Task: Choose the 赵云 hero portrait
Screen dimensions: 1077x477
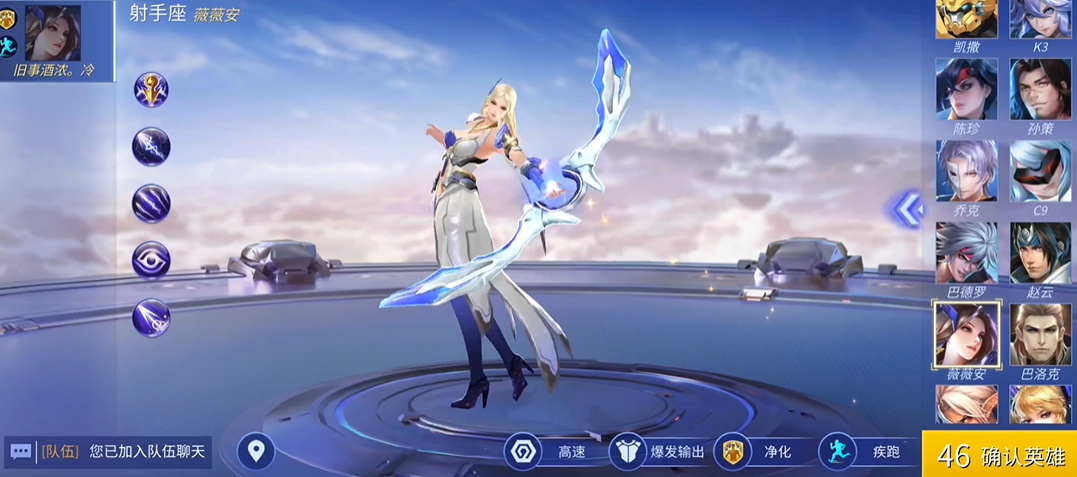Action: [x=1040, y=253]
